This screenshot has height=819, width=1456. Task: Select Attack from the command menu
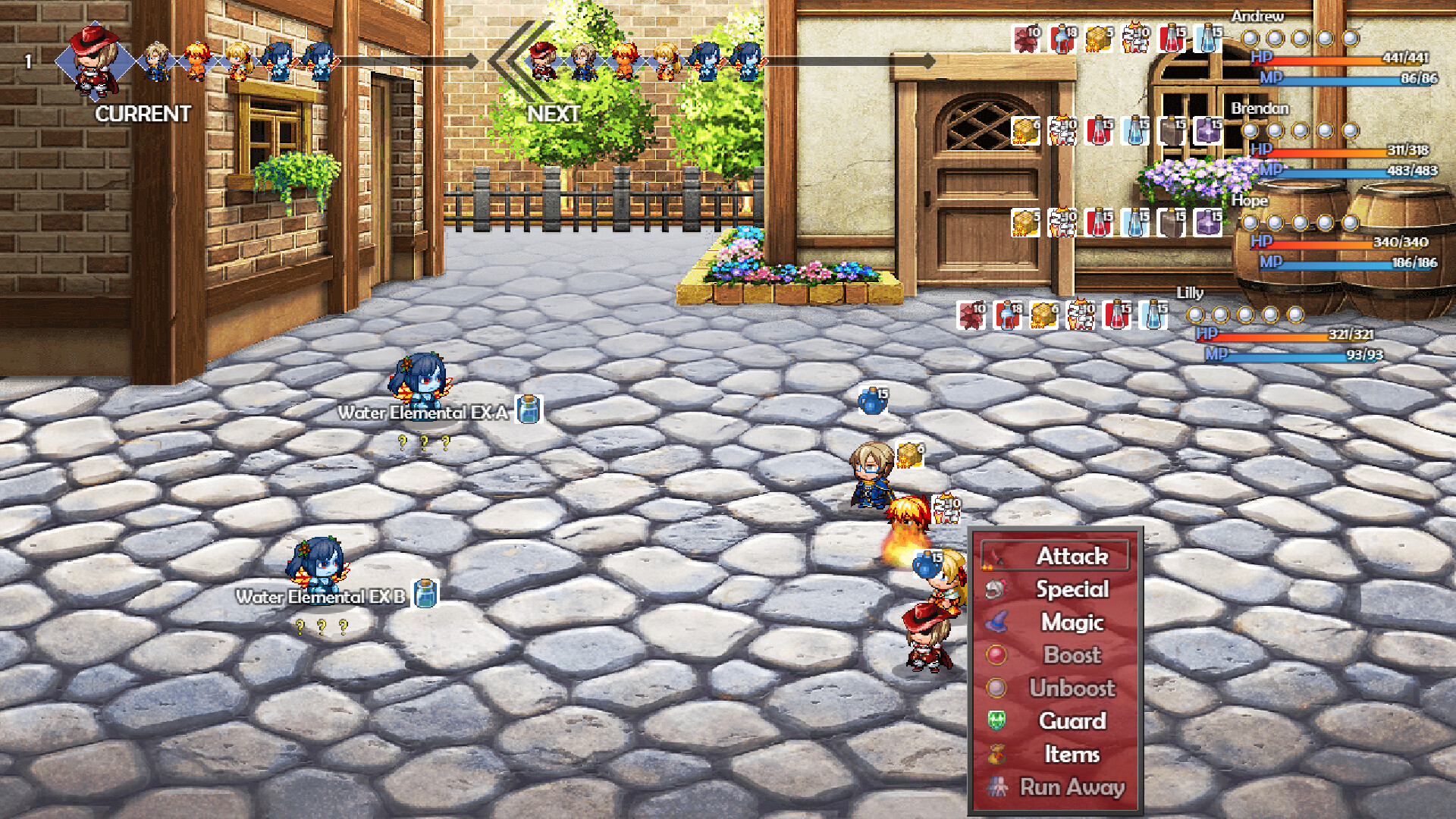pos(1074,556)
